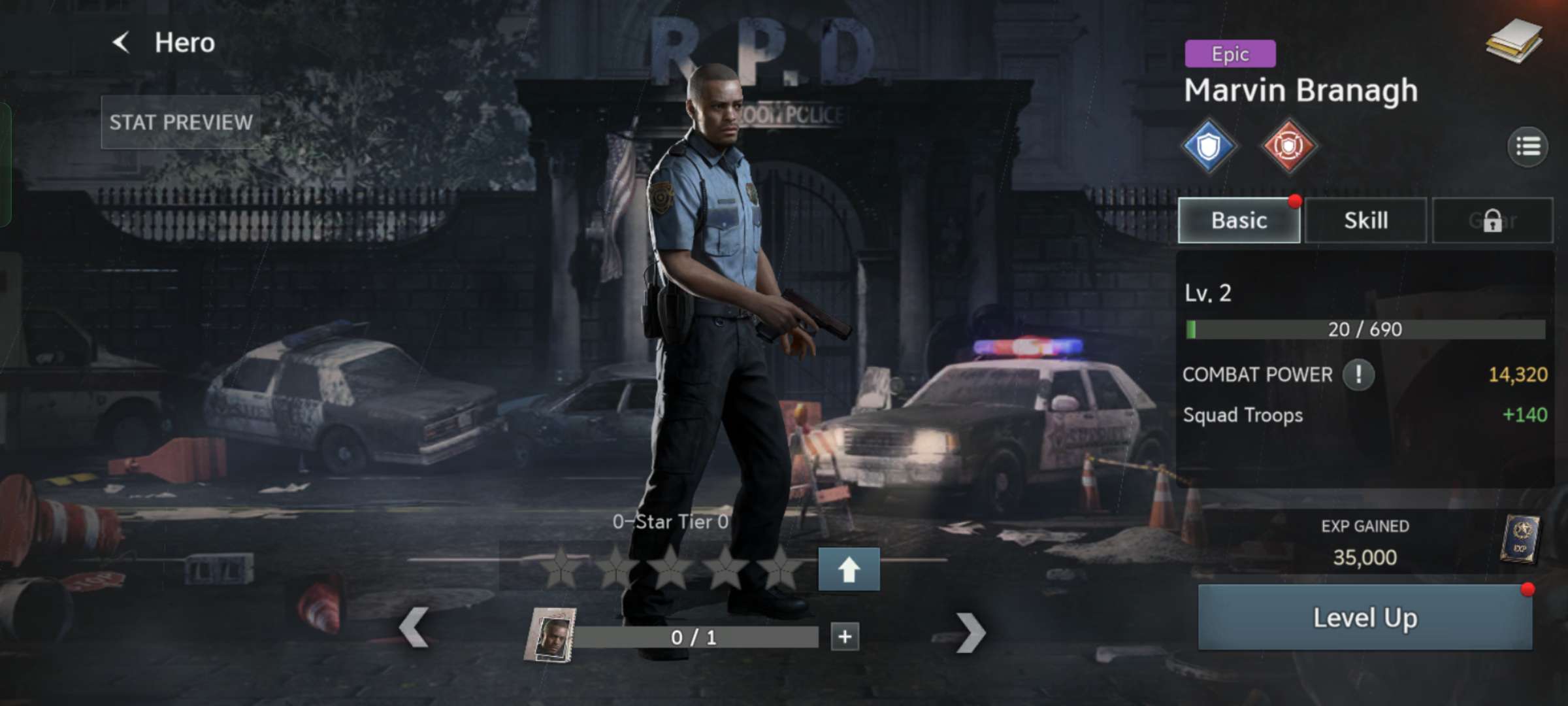Tap the EXP book icon

coord(1520,539)
